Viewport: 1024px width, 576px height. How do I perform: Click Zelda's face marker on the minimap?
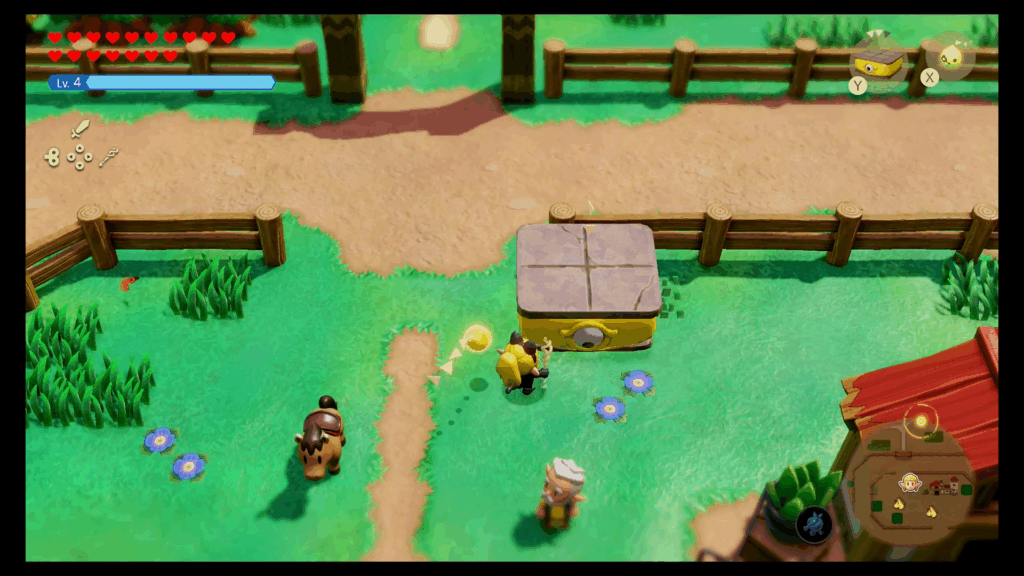910,482
